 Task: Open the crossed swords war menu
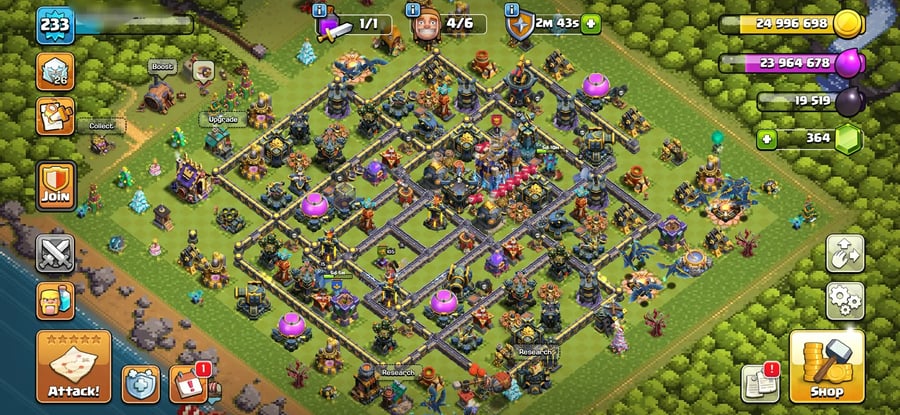click(x=56, y=254)
